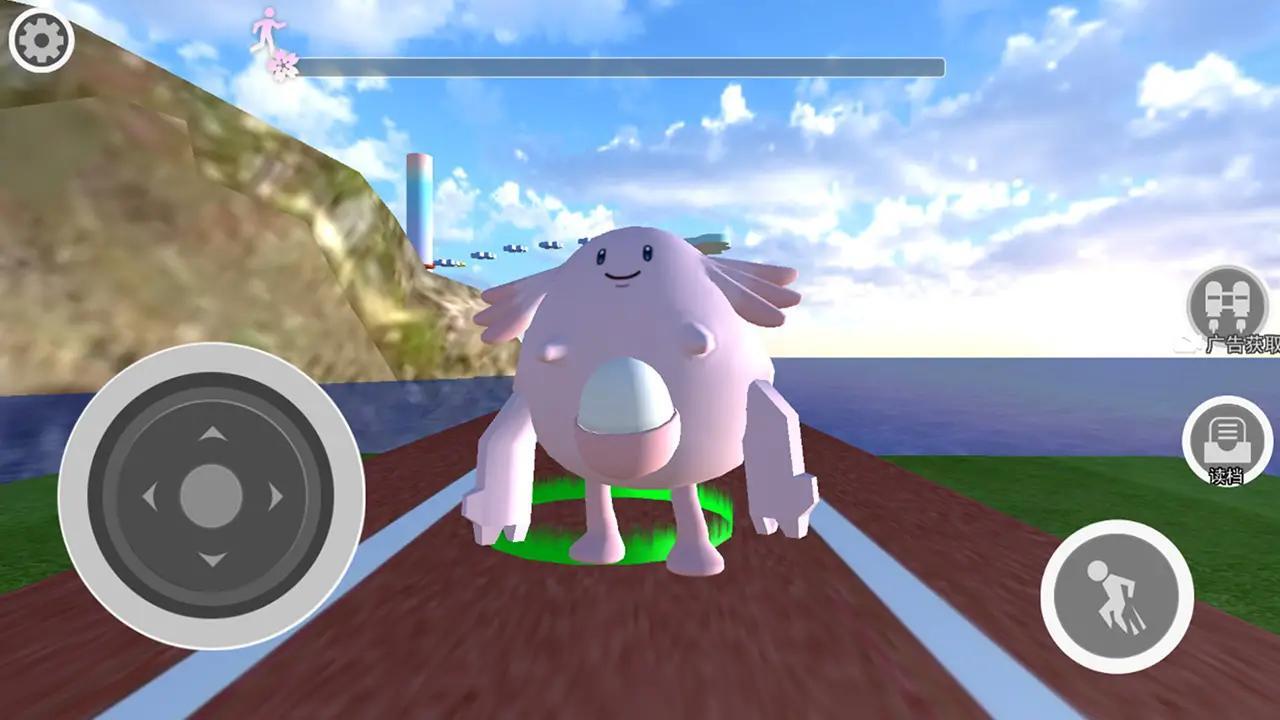1280x720 pixels.
Task: Load save with the 读档 button
Action: click(1226, 438)
